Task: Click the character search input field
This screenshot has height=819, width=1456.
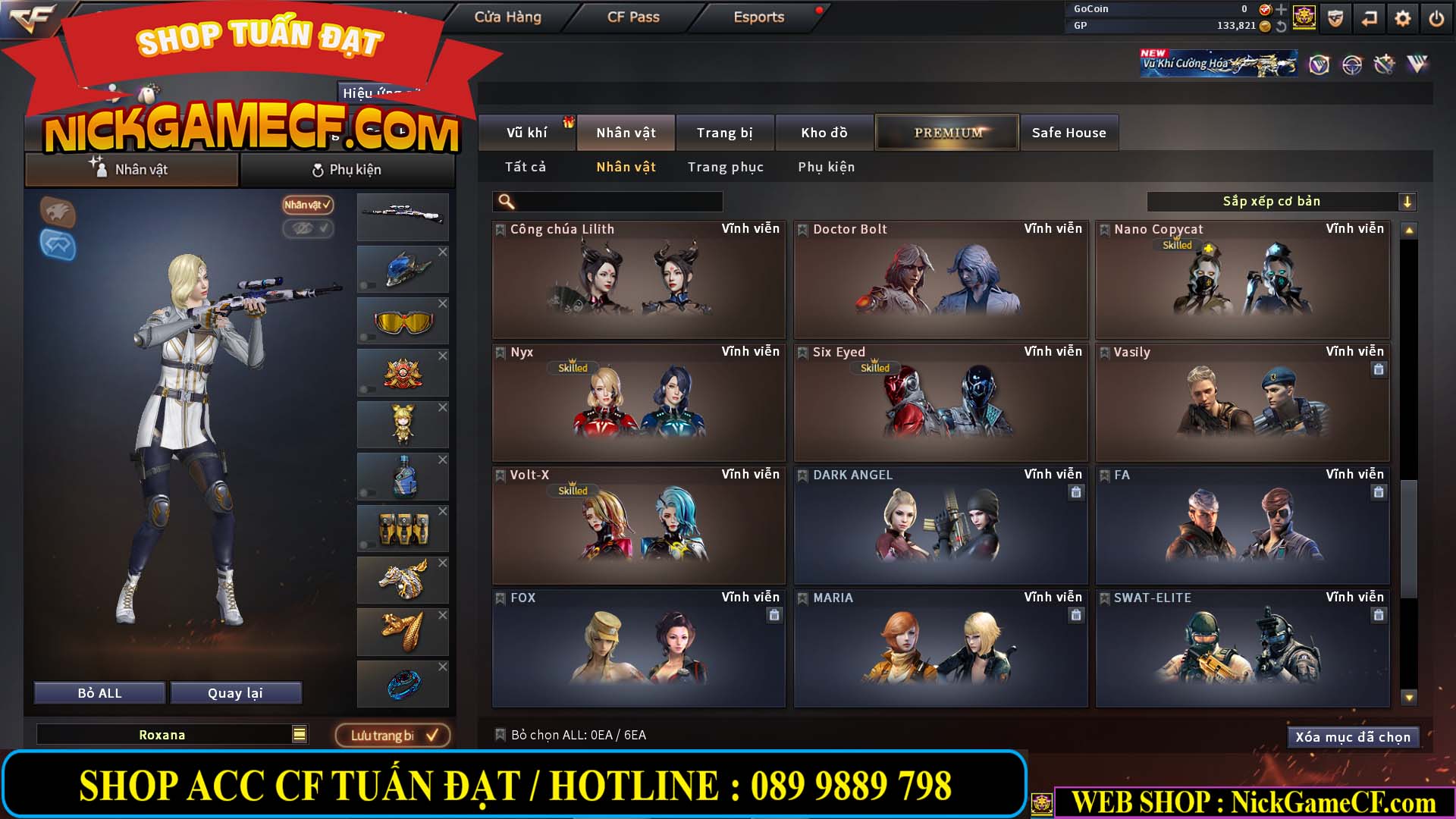Action: tap(607, 201)
